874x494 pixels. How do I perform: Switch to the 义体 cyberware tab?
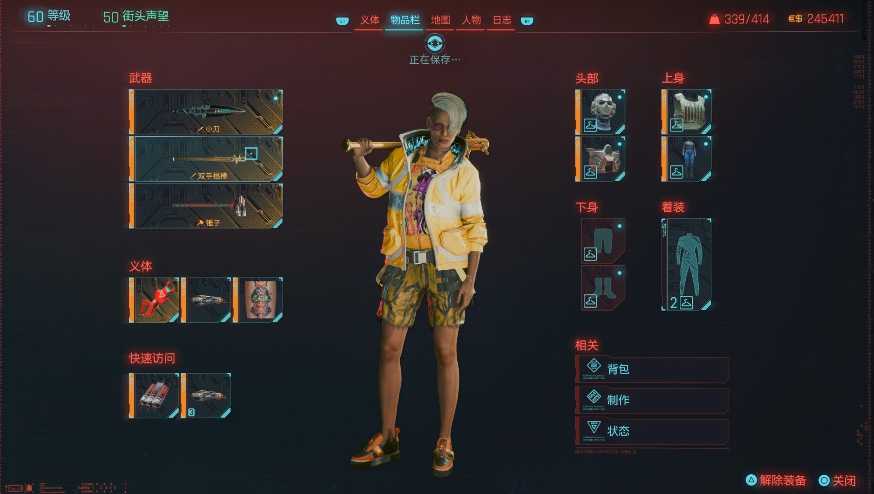pos(370,20)
